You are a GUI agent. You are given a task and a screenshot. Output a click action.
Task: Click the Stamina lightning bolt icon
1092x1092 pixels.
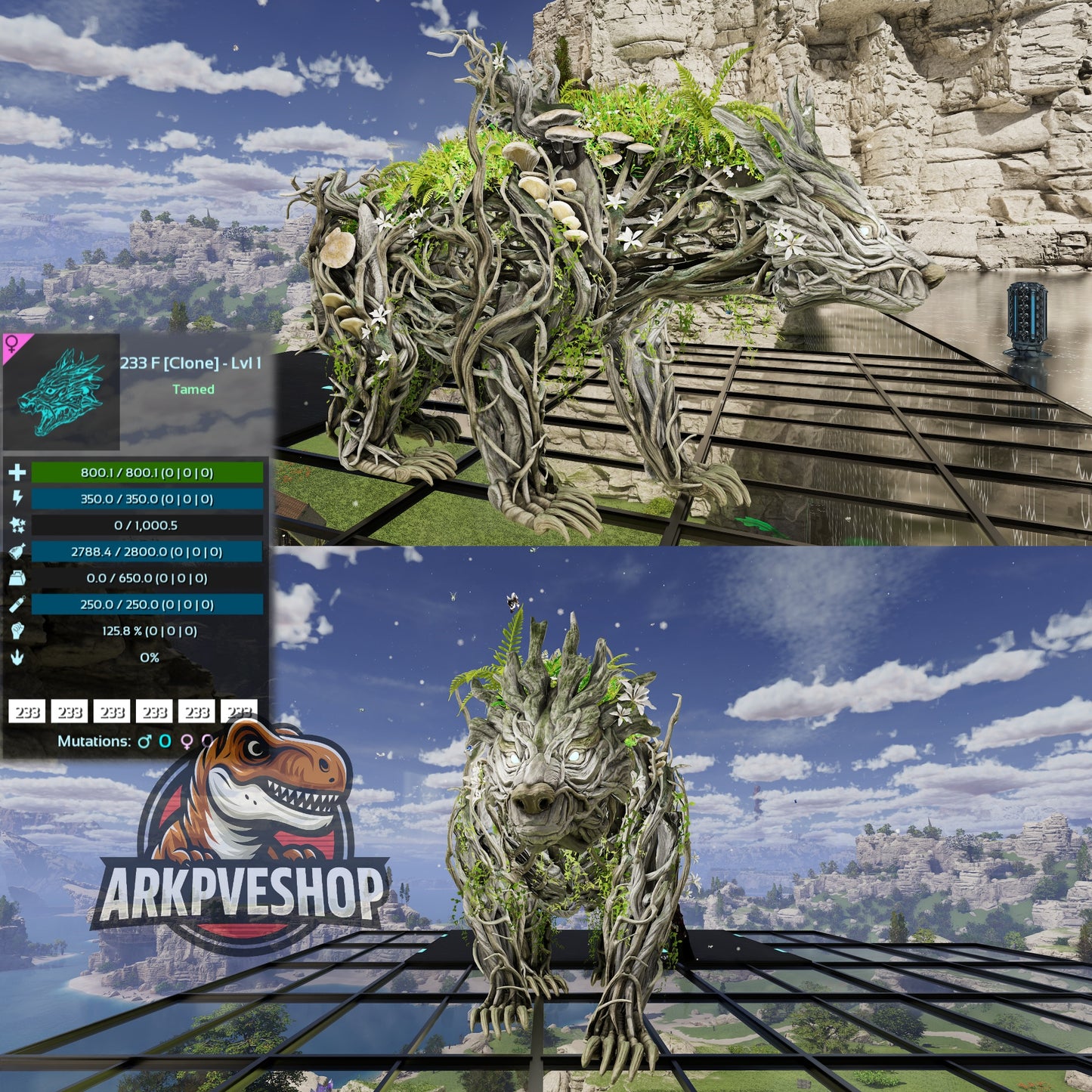pyautogui.click(x=17, y=499)
